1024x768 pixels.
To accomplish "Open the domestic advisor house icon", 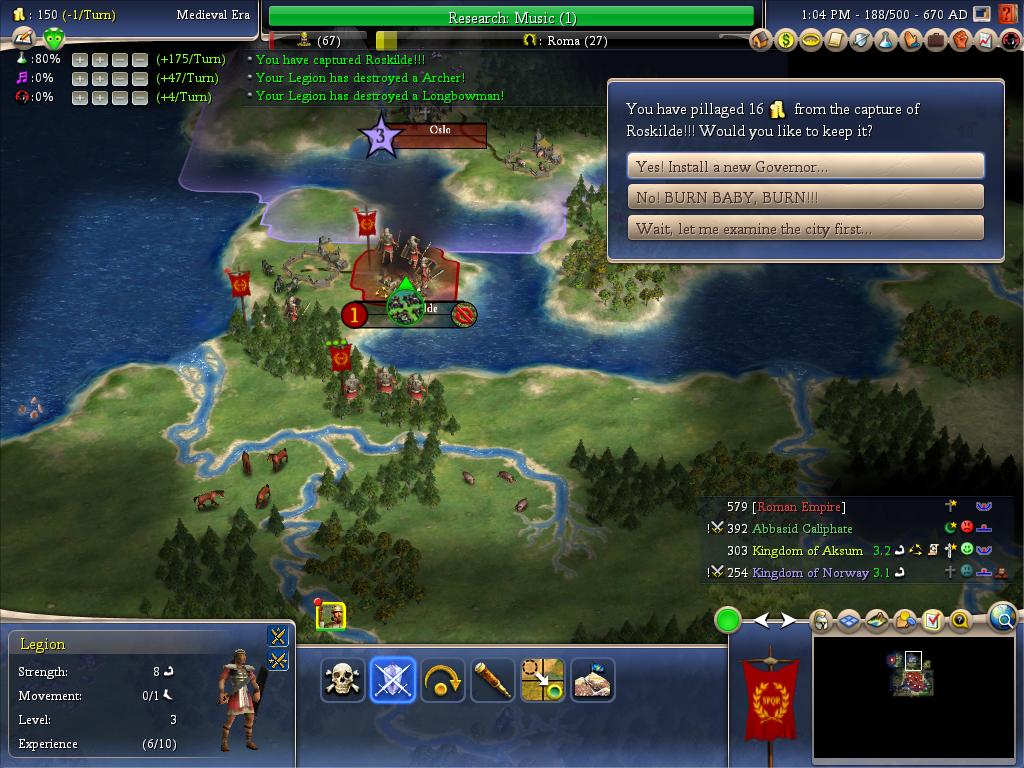I will tap(761, 40).
